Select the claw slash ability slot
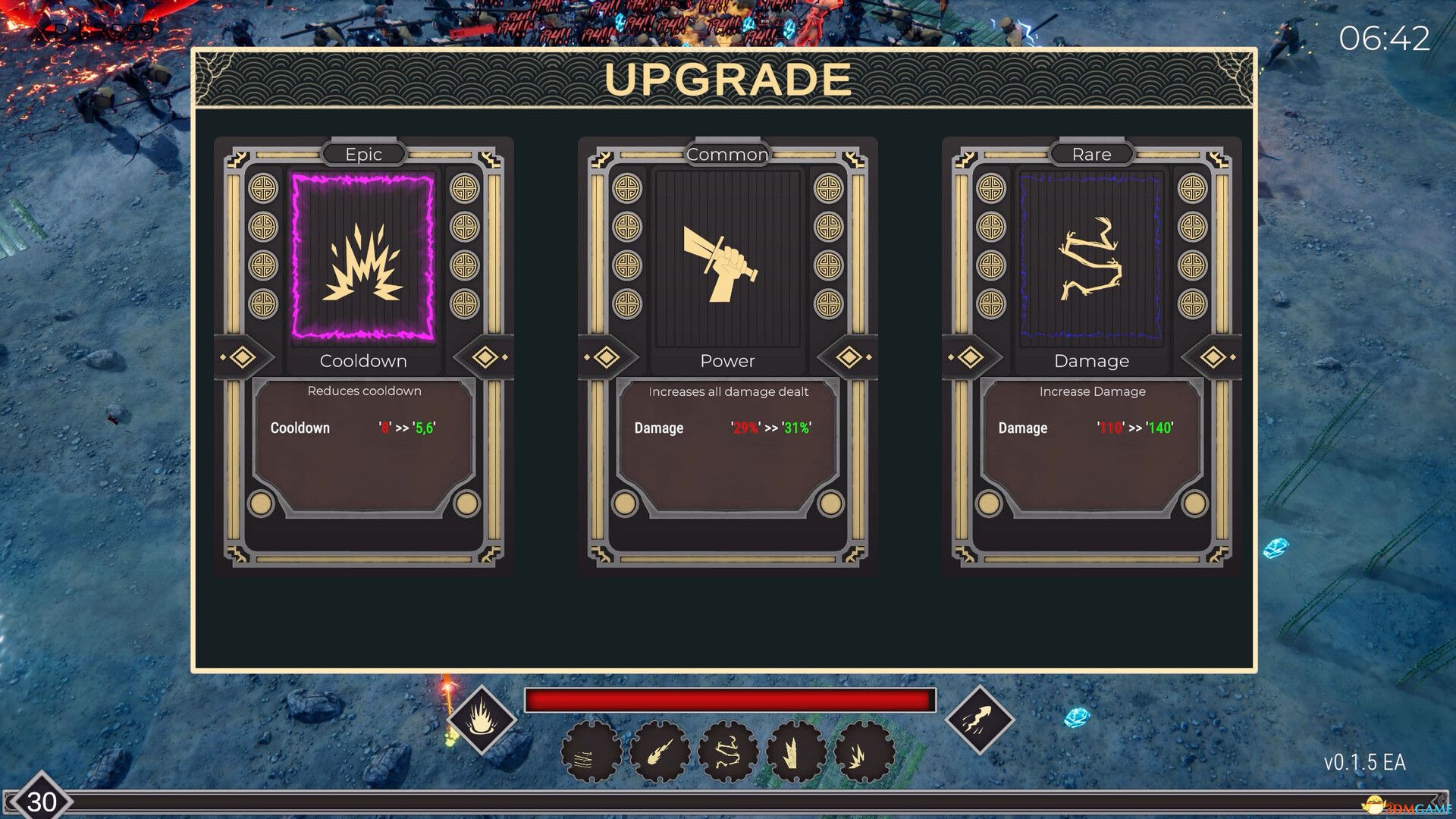1456x819 pixels. click(x=591, y=753)
